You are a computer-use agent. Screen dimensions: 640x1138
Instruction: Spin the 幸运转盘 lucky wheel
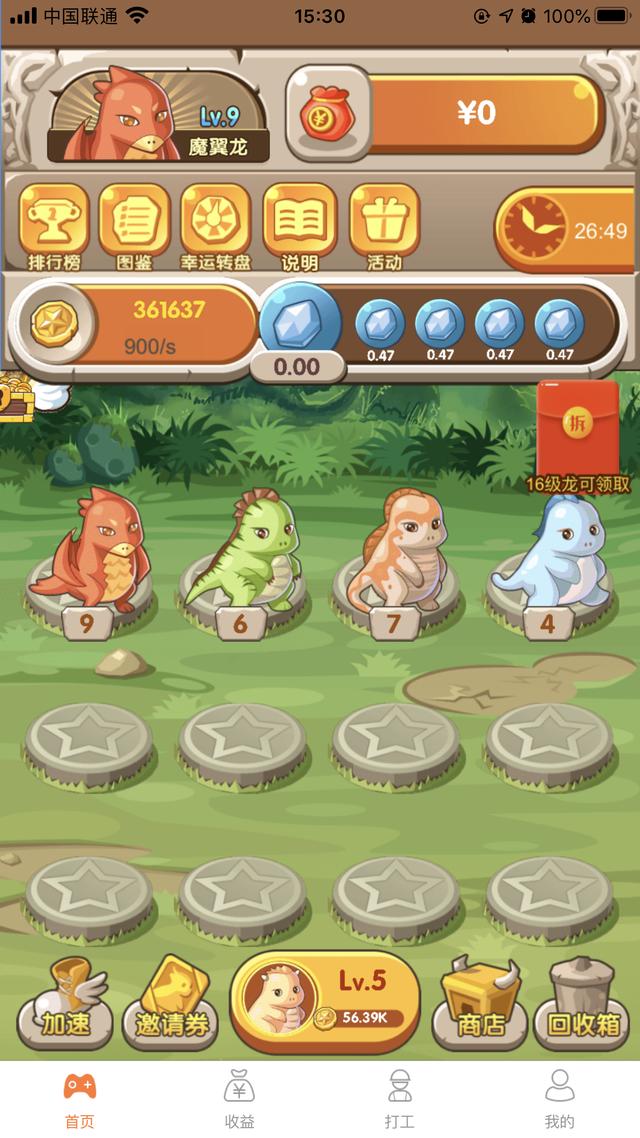pyautogui.click(x=215, y=227)
